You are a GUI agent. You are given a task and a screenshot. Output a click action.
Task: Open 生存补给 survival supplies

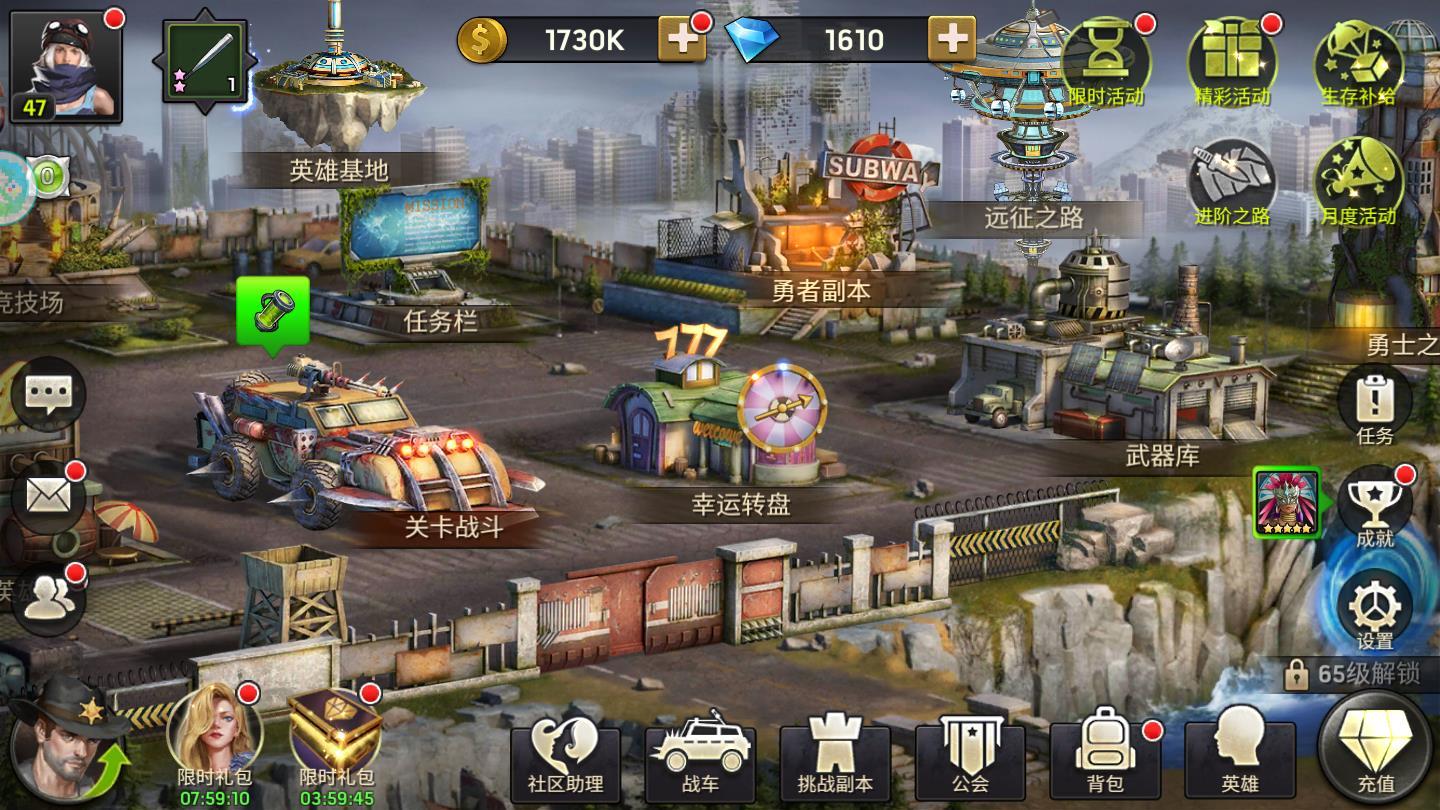[x=1357, y=62]
